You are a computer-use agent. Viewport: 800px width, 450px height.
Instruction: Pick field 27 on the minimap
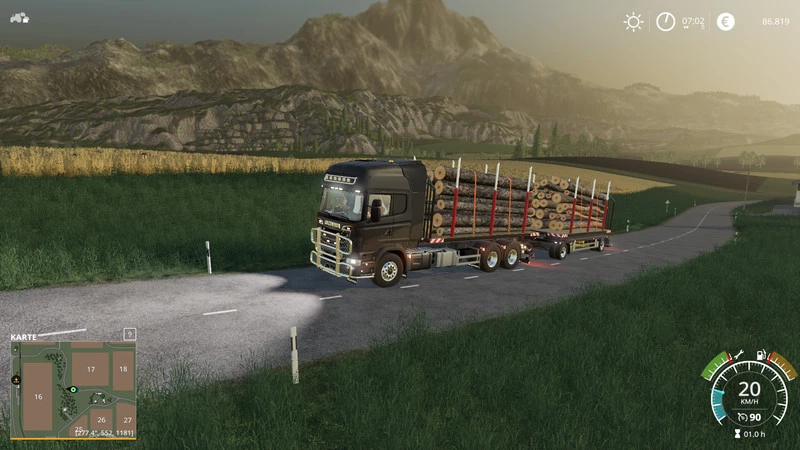[x=125, y=421]
